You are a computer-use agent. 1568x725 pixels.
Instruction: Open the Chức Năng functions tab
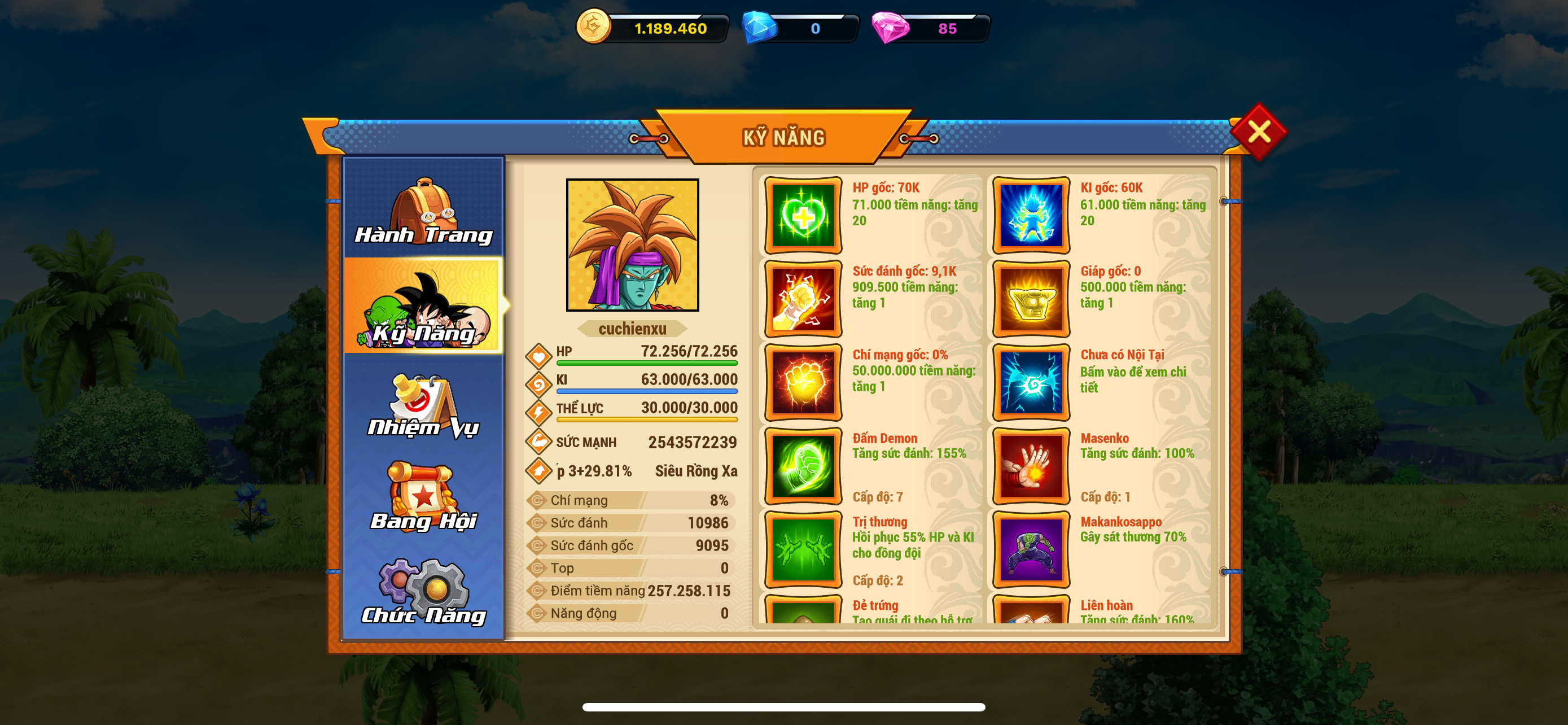pos(424,592)
